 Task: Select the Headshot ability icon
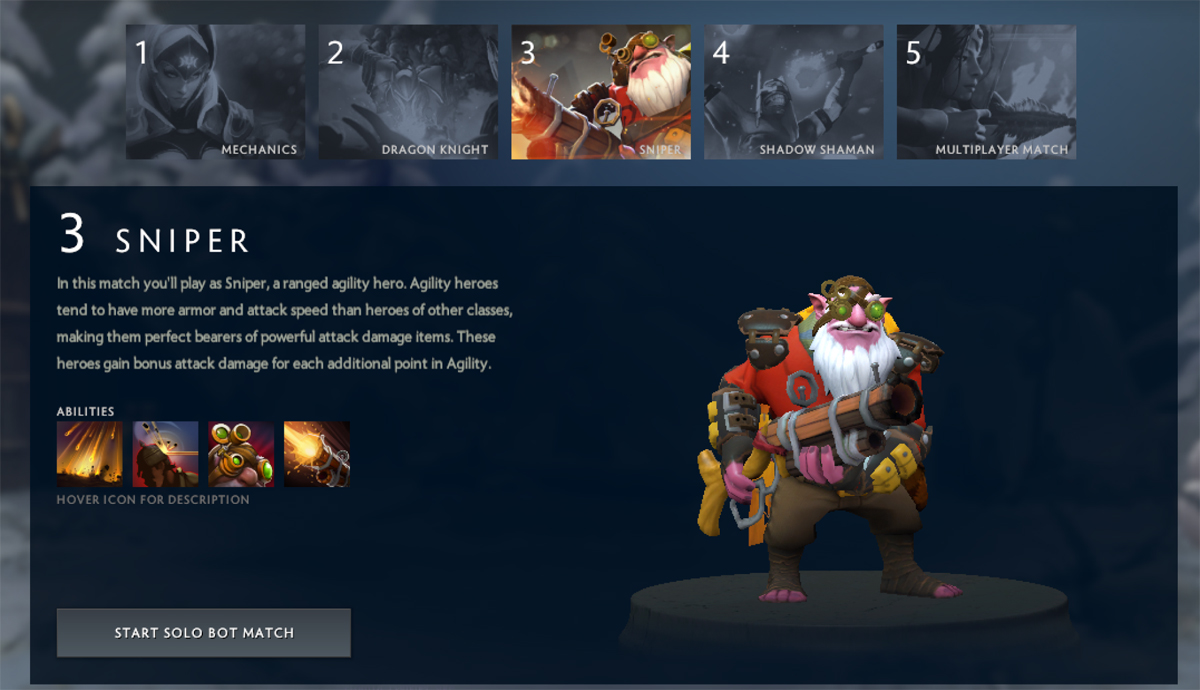[x=166, y=454]
